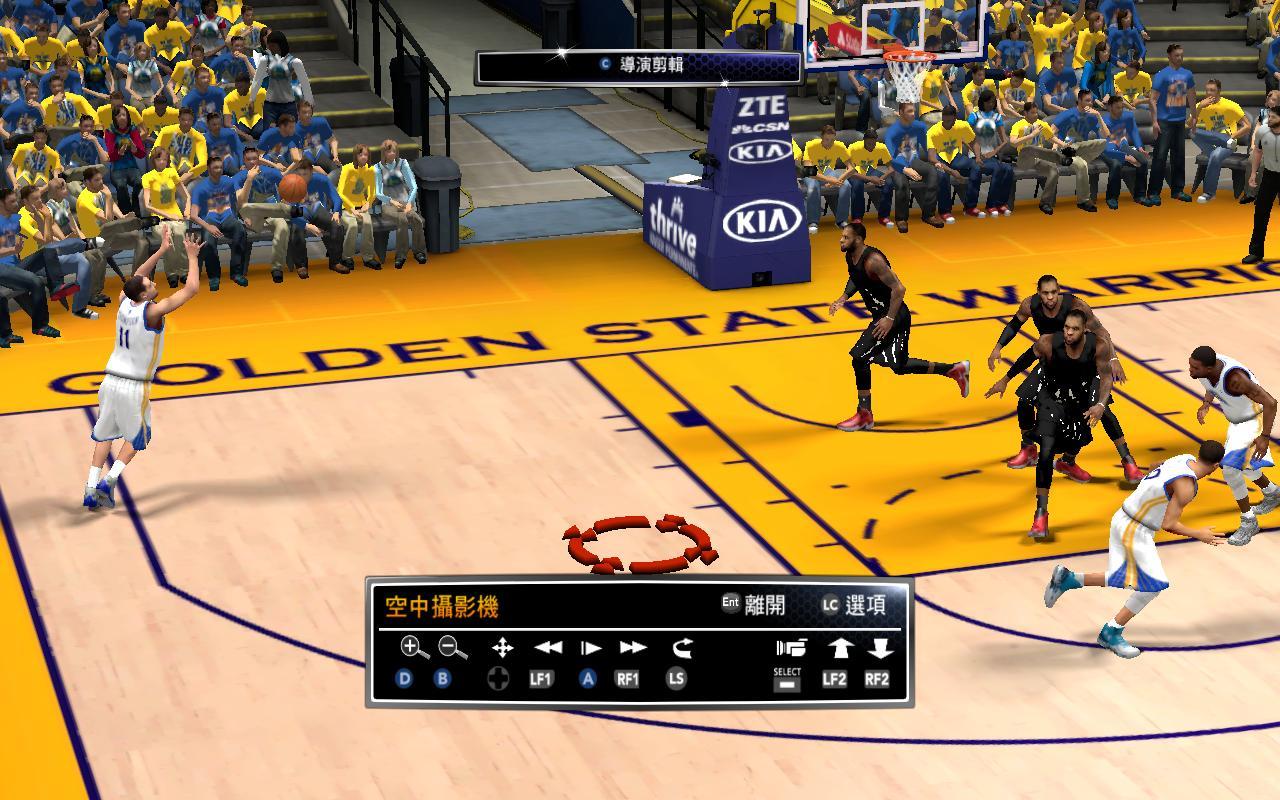Switch camera using the camcorder icon

790,648
